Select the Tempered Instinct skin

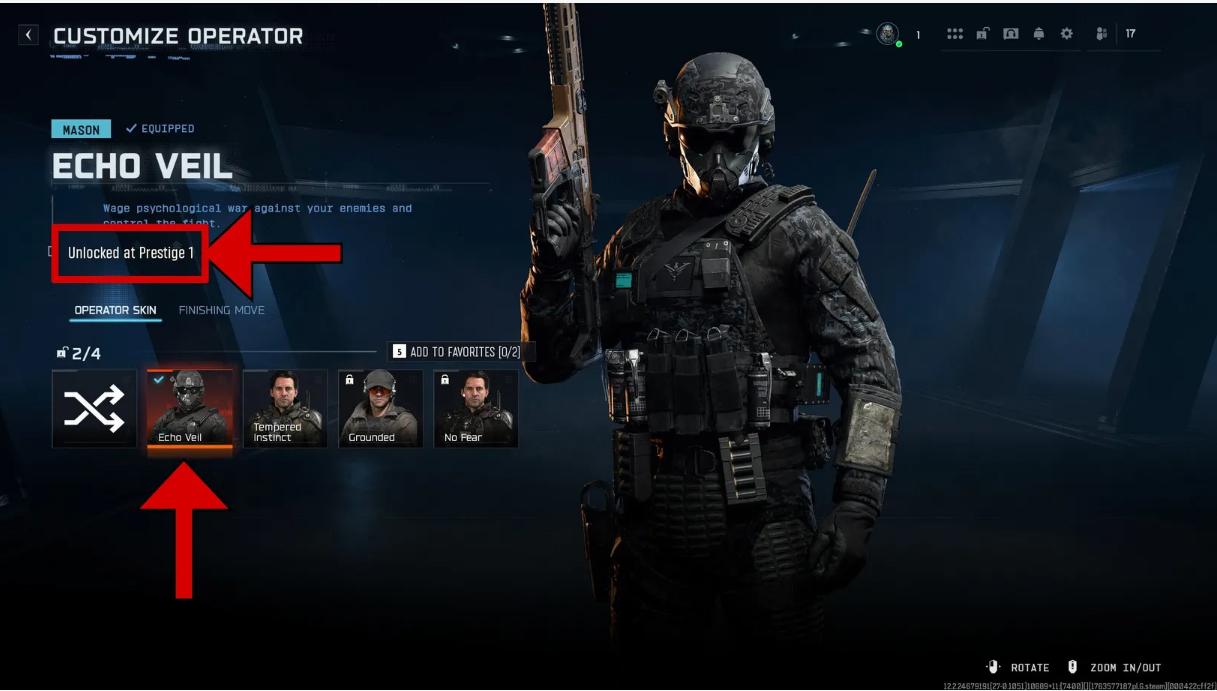285,408
